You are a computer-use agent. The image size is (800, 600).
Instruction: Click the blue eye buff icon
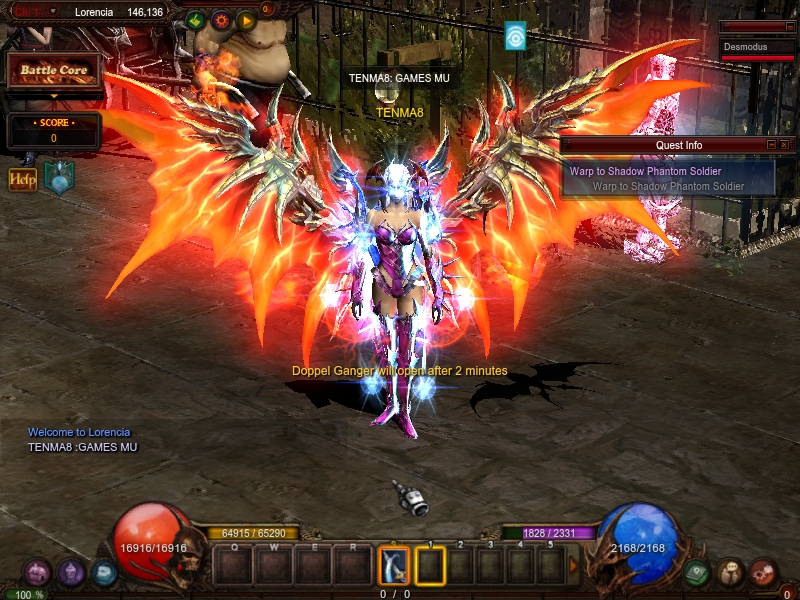515,36
